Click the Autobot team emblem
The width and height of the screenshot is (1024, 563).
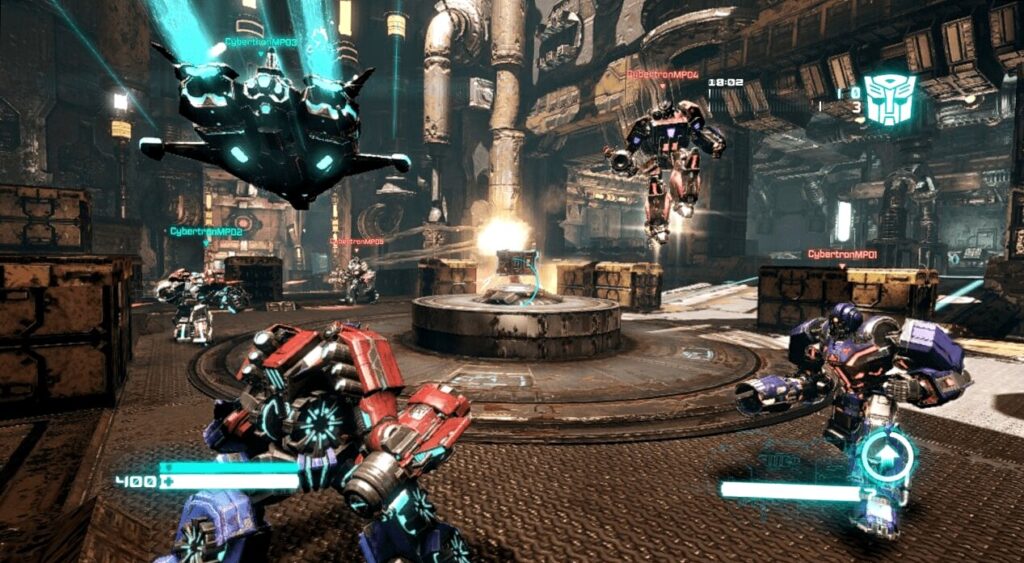pyautogui.click(x=889, y=98)
